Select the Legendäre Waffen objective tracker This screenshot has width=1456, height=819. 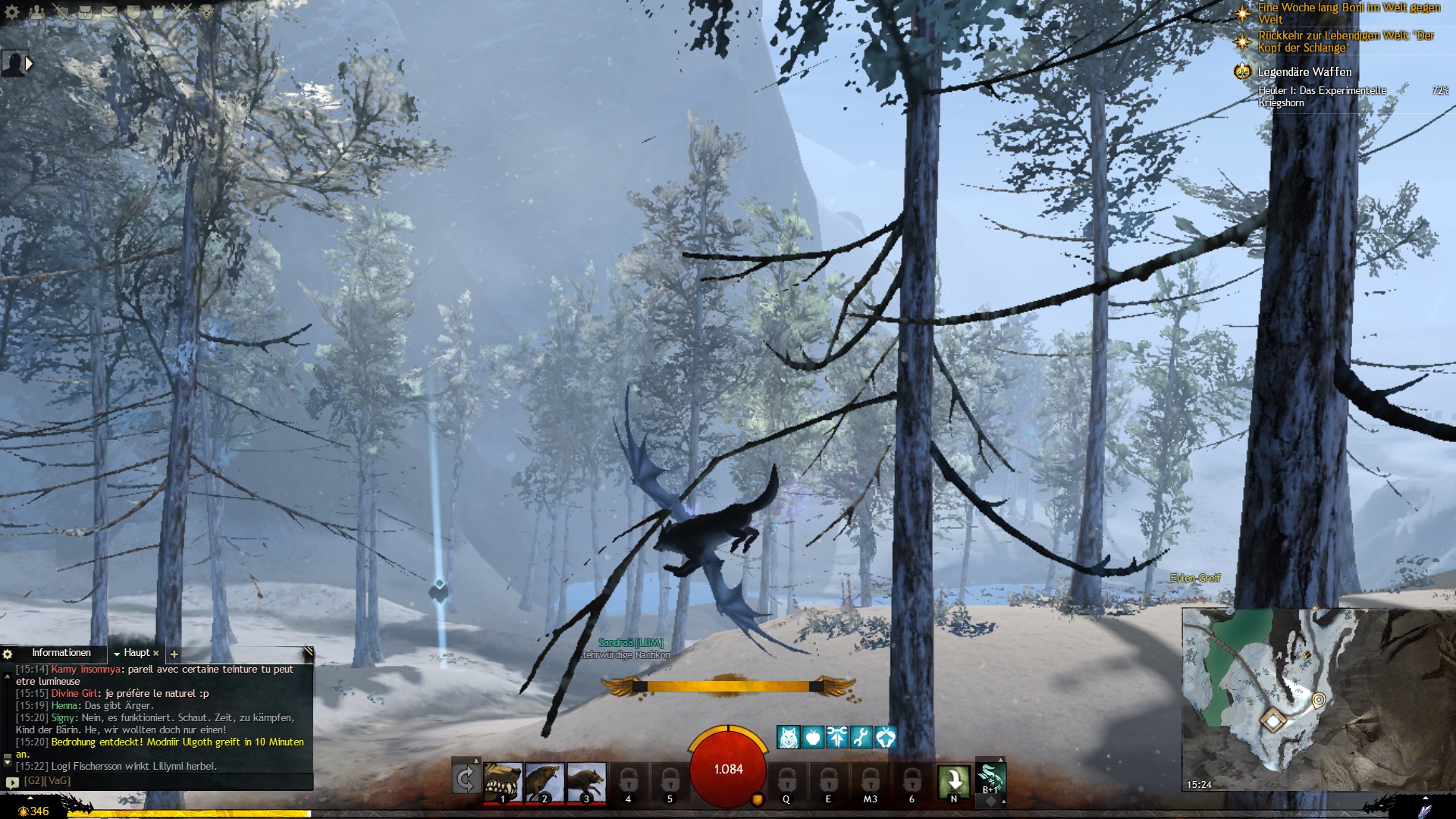coord(1304,72)
